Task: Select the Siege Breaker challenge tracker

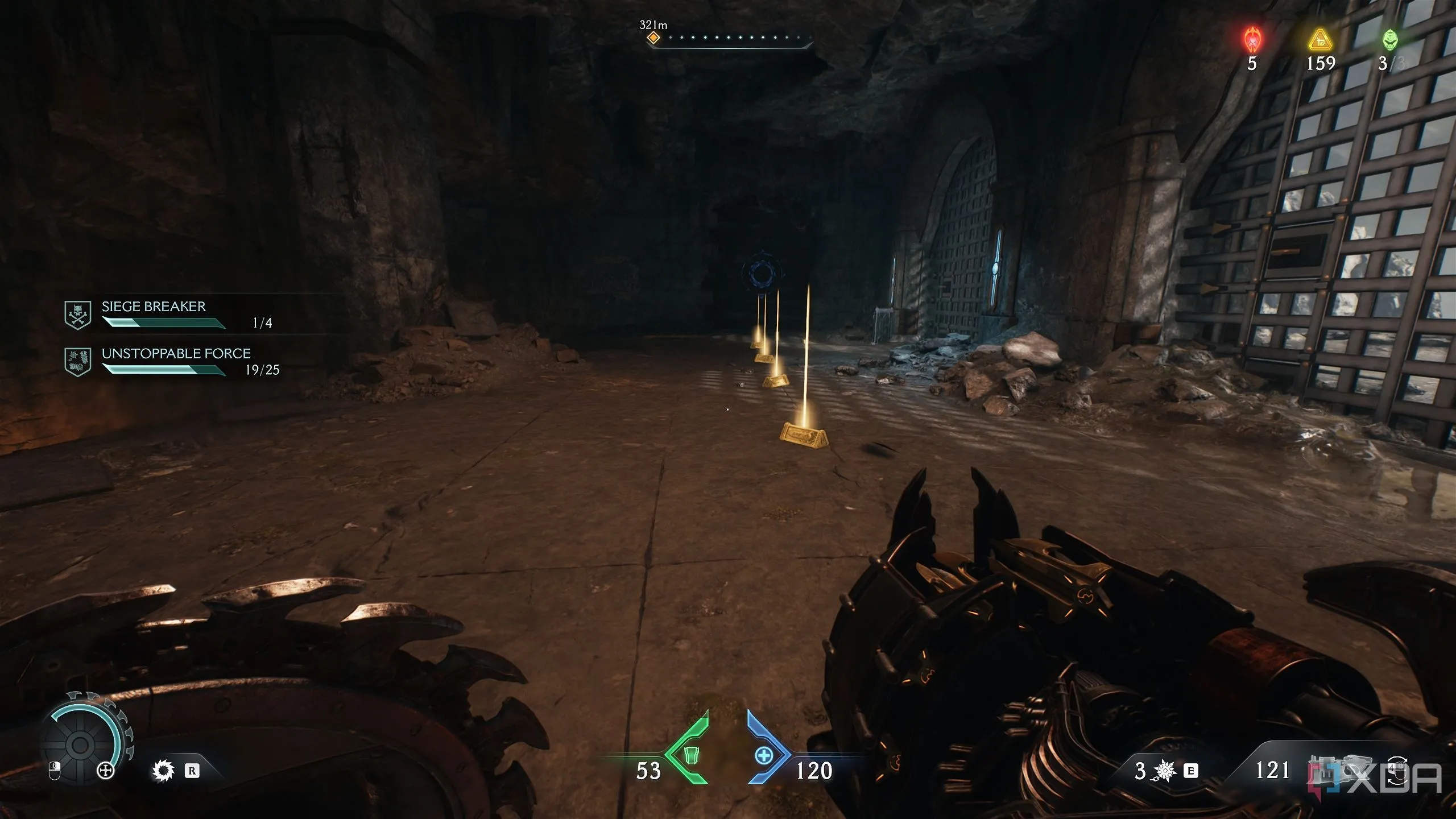Action: 154,307
